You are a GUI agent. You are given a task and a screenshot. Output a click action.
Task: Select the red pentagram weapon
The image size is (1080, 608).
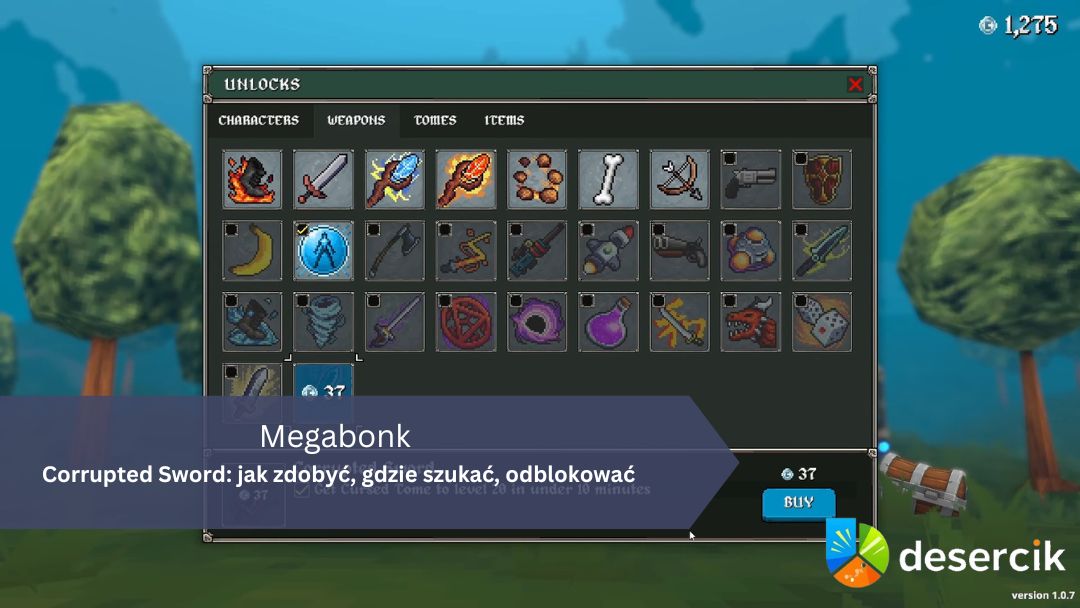click(x=466, y=321)
